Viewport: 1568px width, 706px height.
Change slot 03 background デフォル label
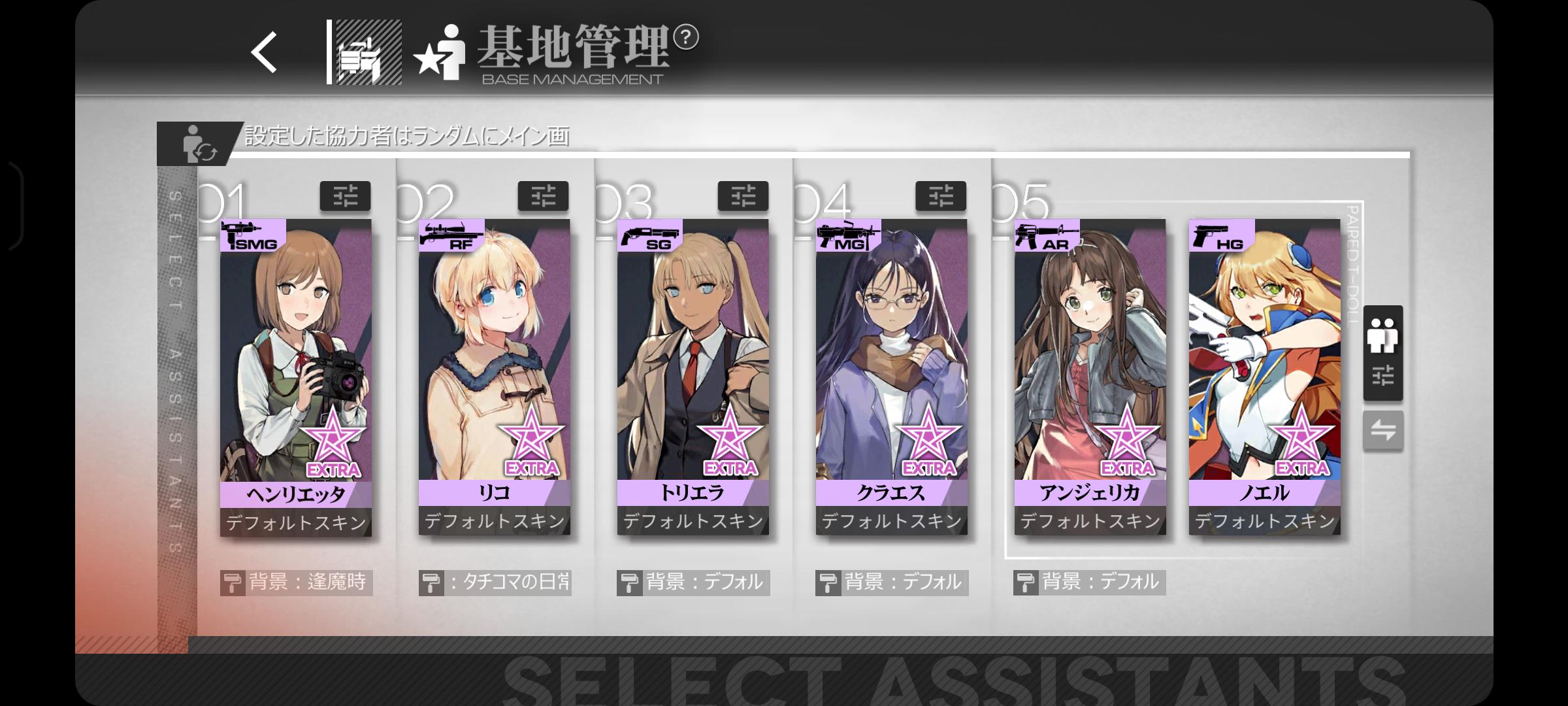[693, 582]
